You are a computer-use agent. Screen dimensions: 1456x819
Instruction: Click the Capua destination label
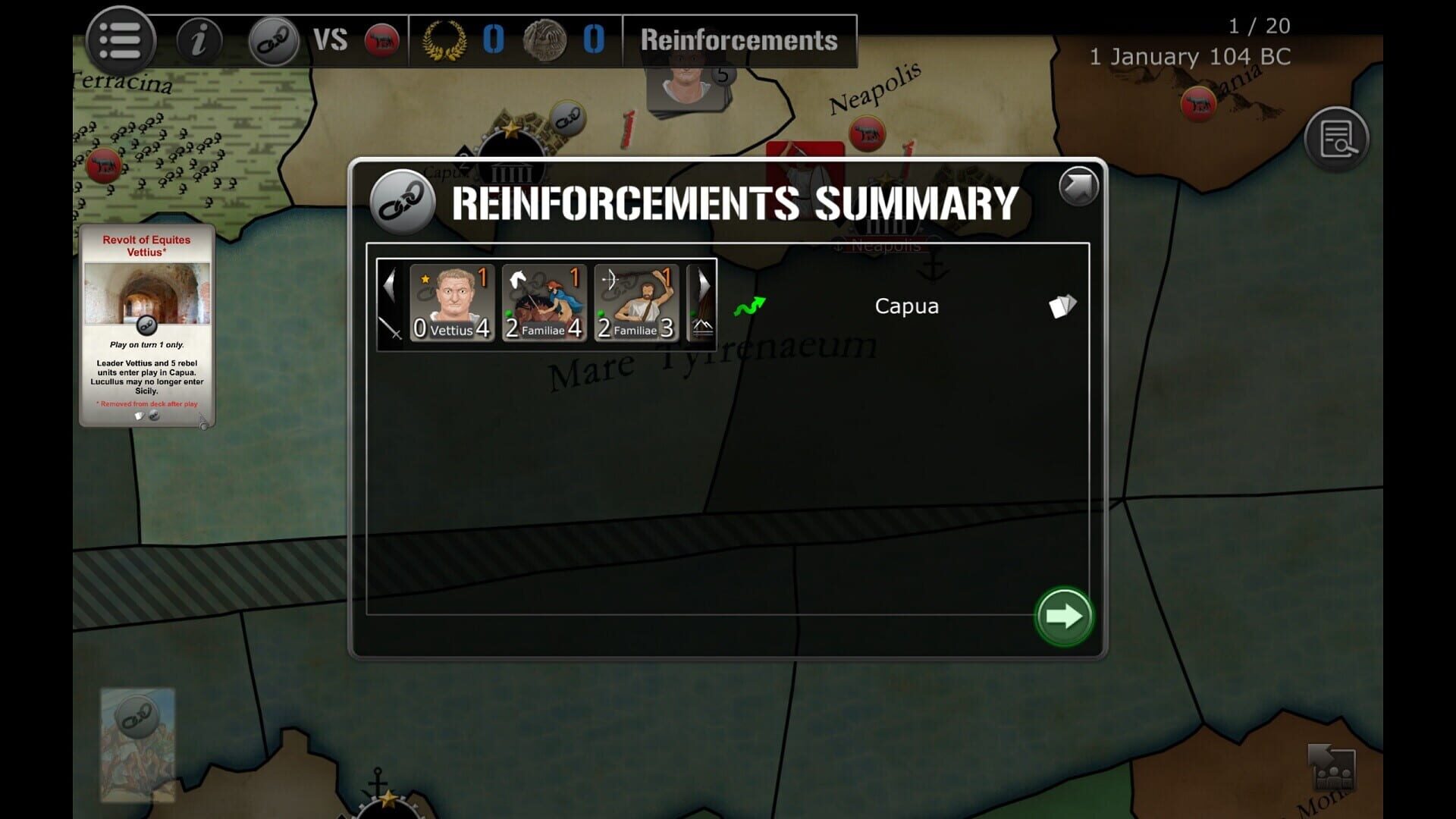point(906,306)
